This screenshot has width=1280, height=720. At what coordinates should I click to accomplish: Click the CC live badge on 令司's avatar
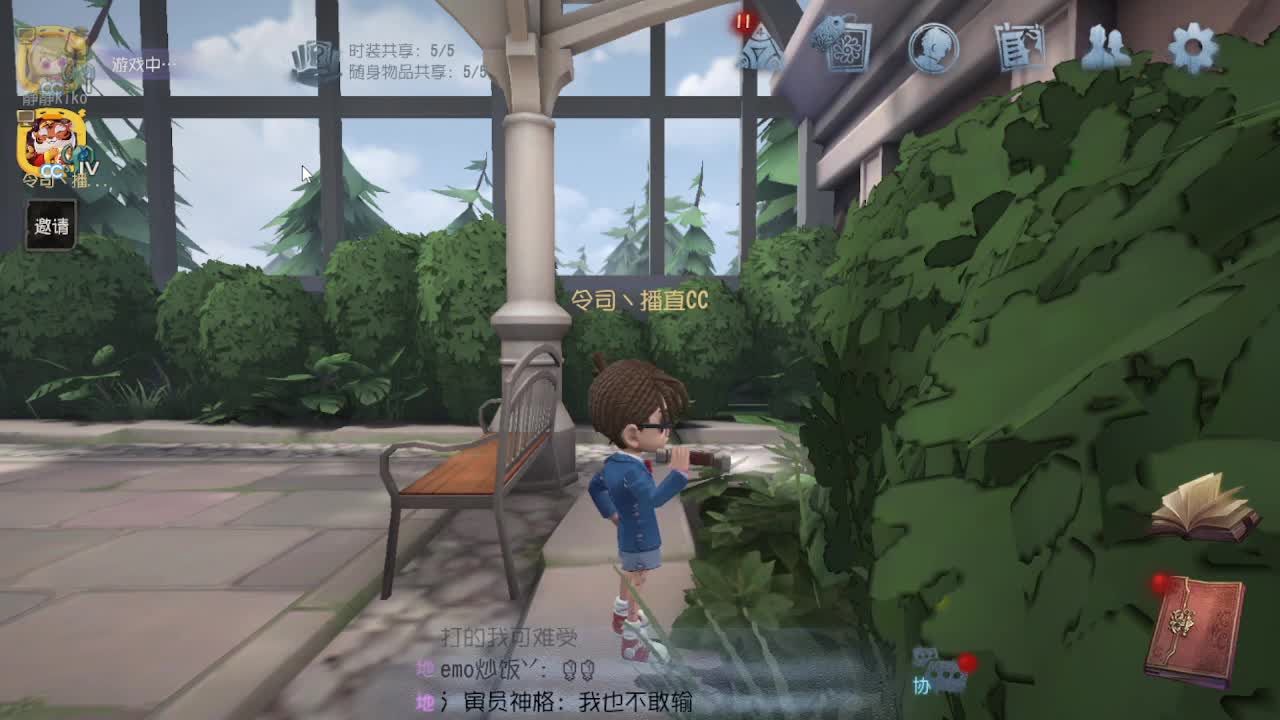coord(52,169)
